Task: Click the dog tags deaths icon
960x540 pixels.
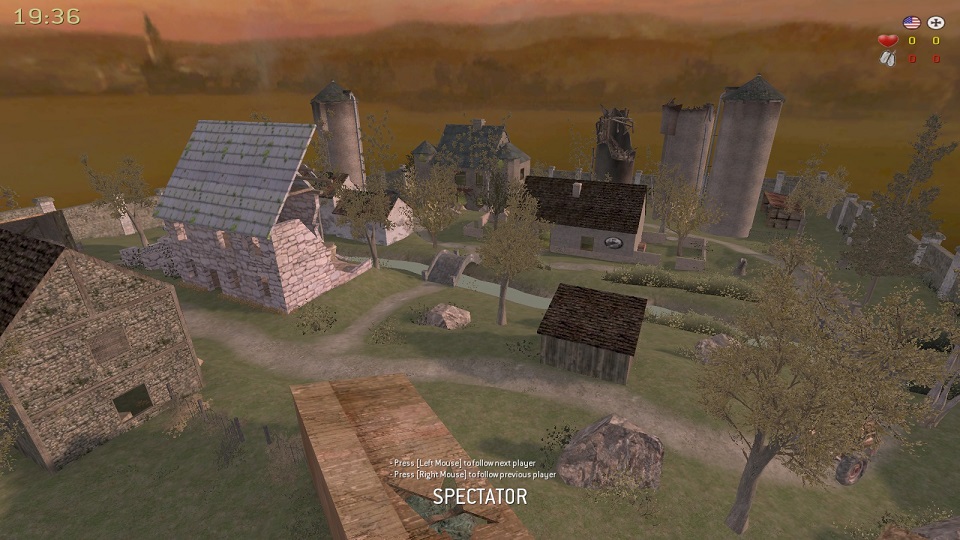Action: tap(887, 59)
